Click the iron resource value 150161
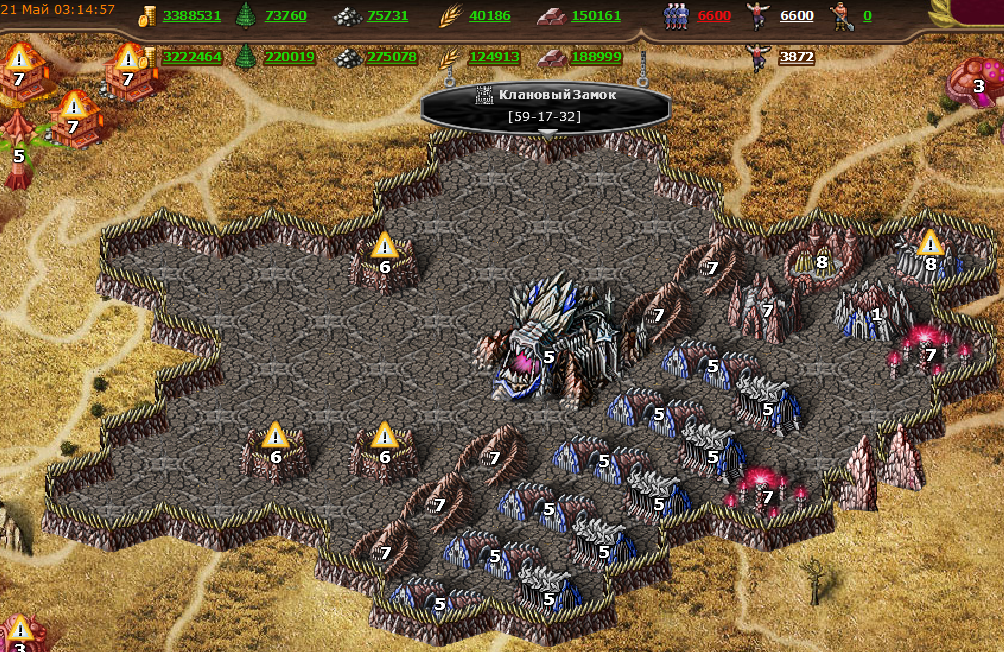Screen dimensions: 1004x652 [x=596, y=16]
